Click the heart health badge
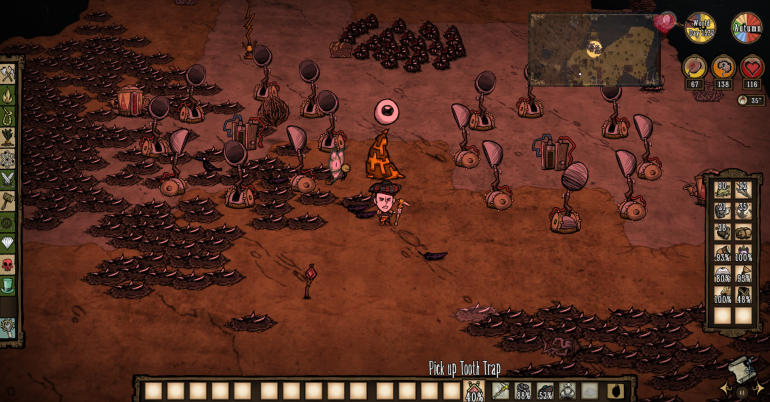This screenshot has width=770, height=402. tap(752, 69)
